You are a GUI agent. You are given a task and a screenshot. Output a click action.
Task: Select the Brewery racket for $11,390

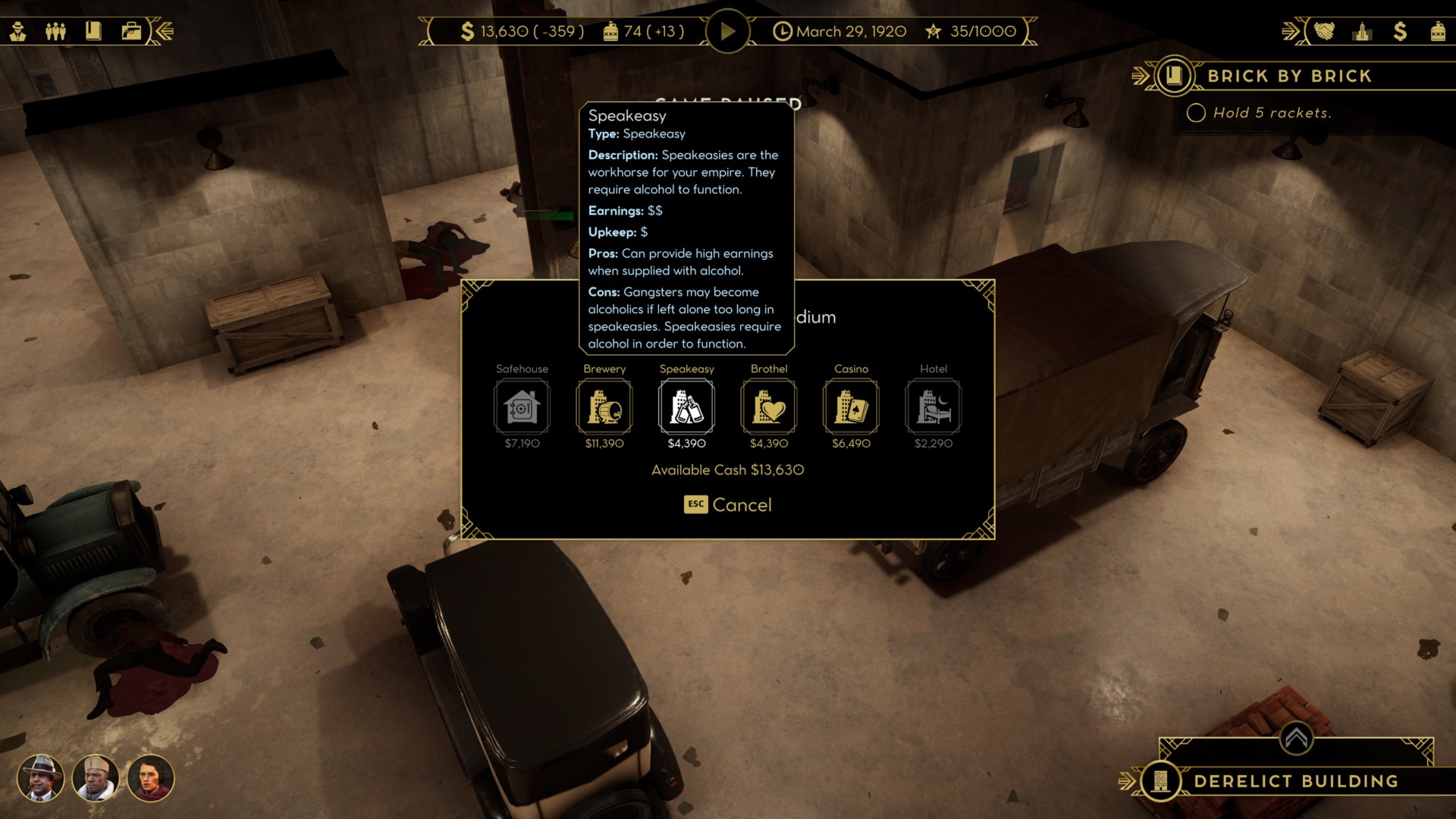[604, 407]
